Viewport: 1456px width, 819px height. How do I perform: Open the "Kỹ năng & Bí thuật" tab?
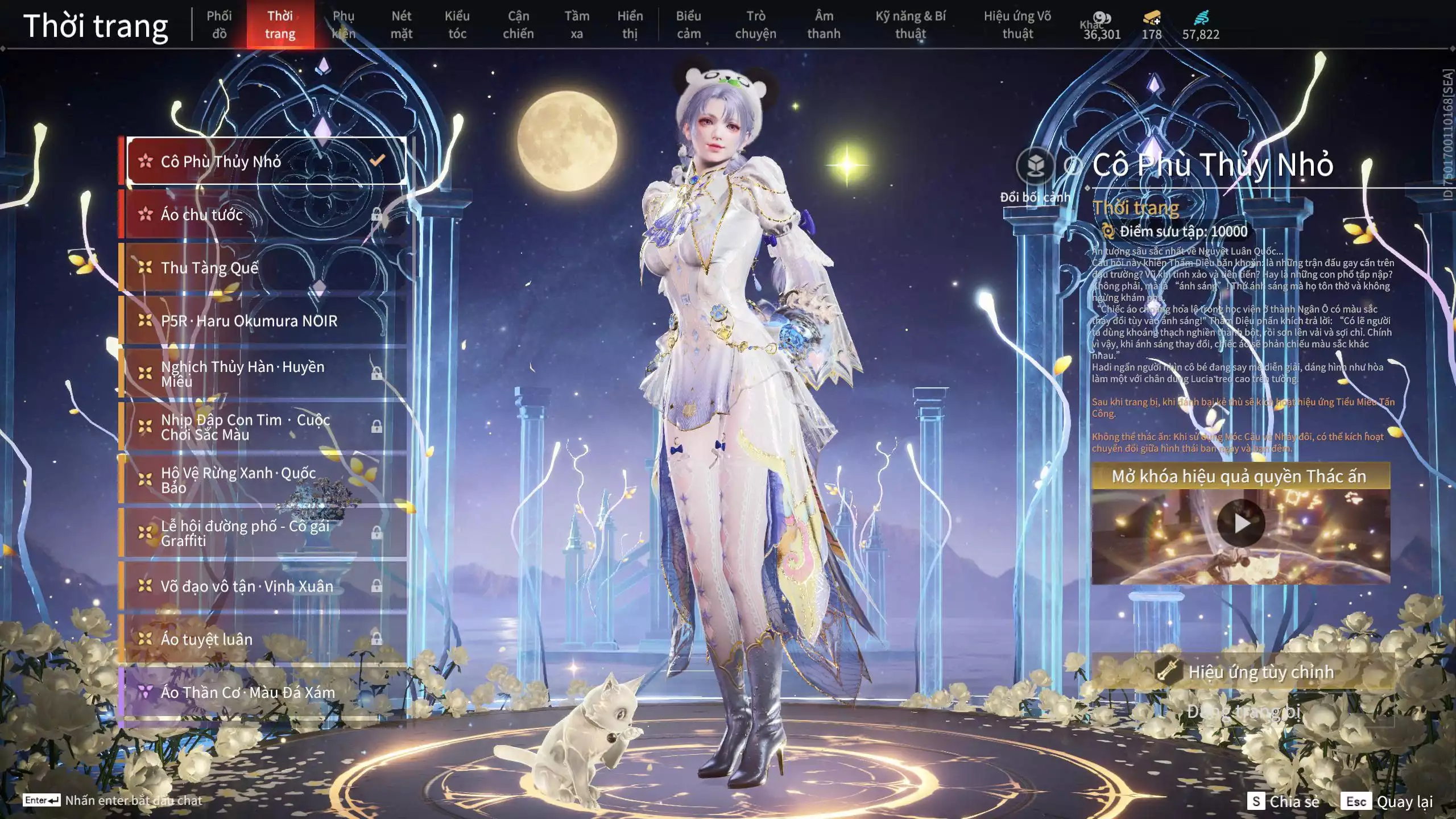coord(911,24)
